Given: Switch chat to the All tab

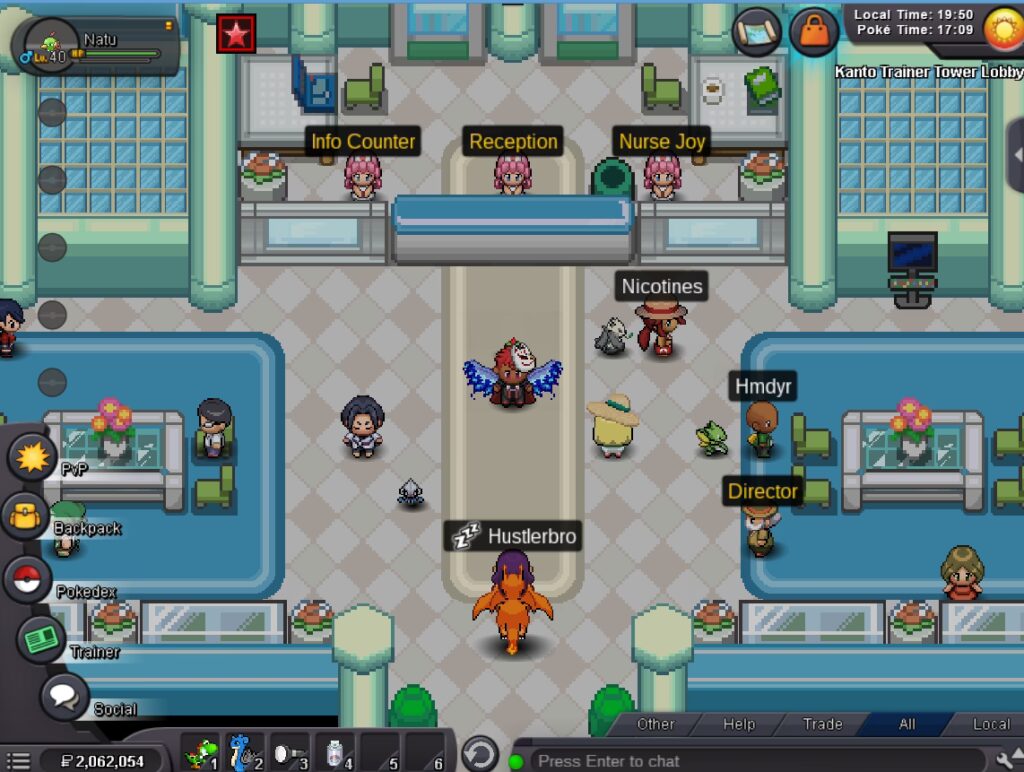Looking at the screenshot, I should tap(907, 724).
